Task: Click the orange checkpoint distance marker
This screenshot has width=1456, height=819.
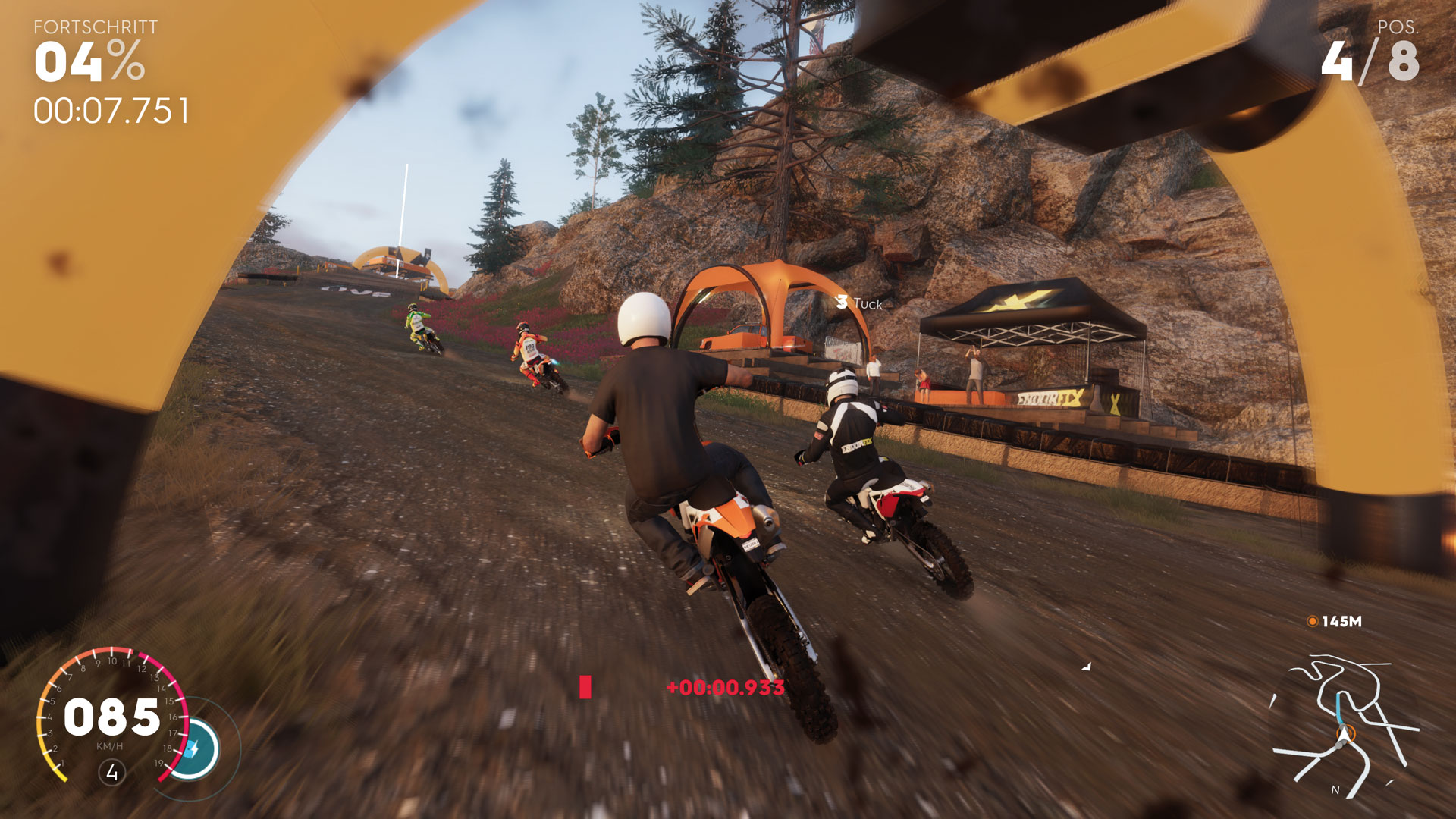Action: coord(1312,621)
